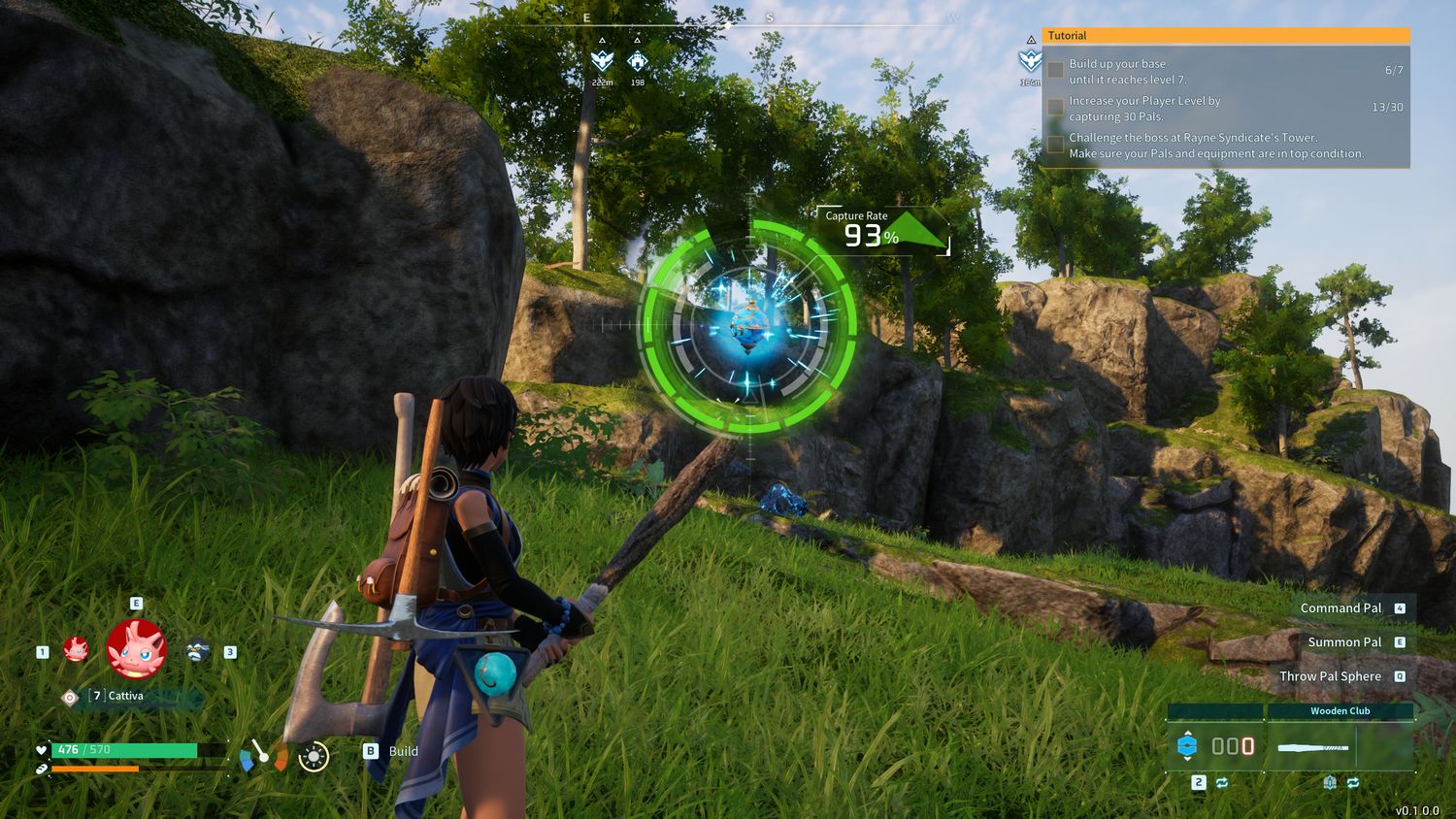The image size is (1456, 819).
Task: Choose the Throw Pal Sphere action
Action: (1330, 676)
